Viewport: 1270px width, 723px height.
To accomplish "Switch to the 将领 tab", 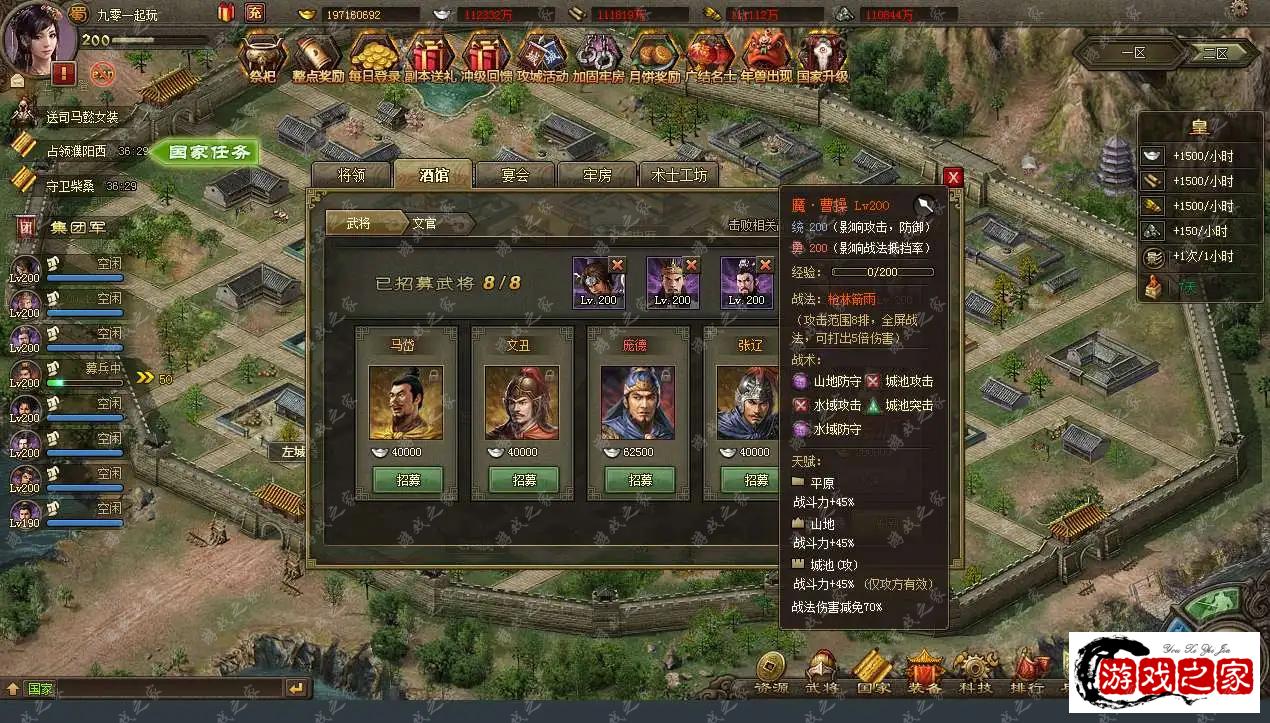I will (350, 175).
